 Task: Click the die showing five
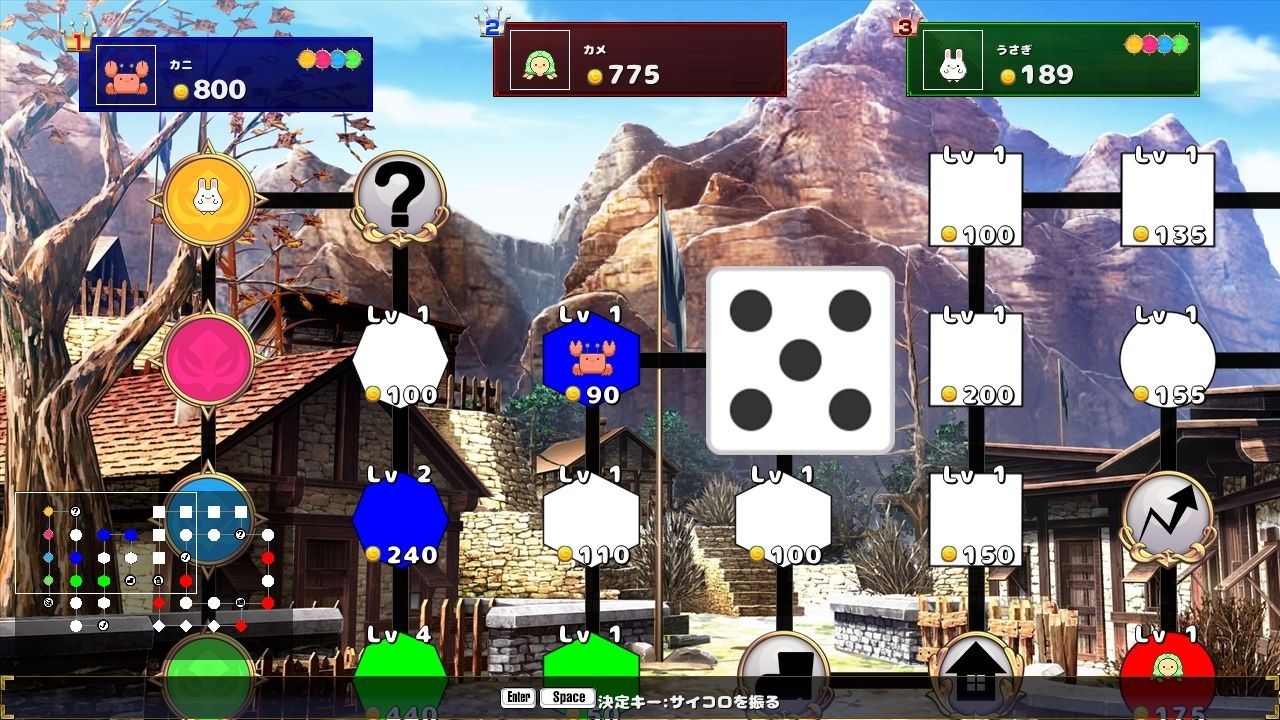click(x=800, y=358)
